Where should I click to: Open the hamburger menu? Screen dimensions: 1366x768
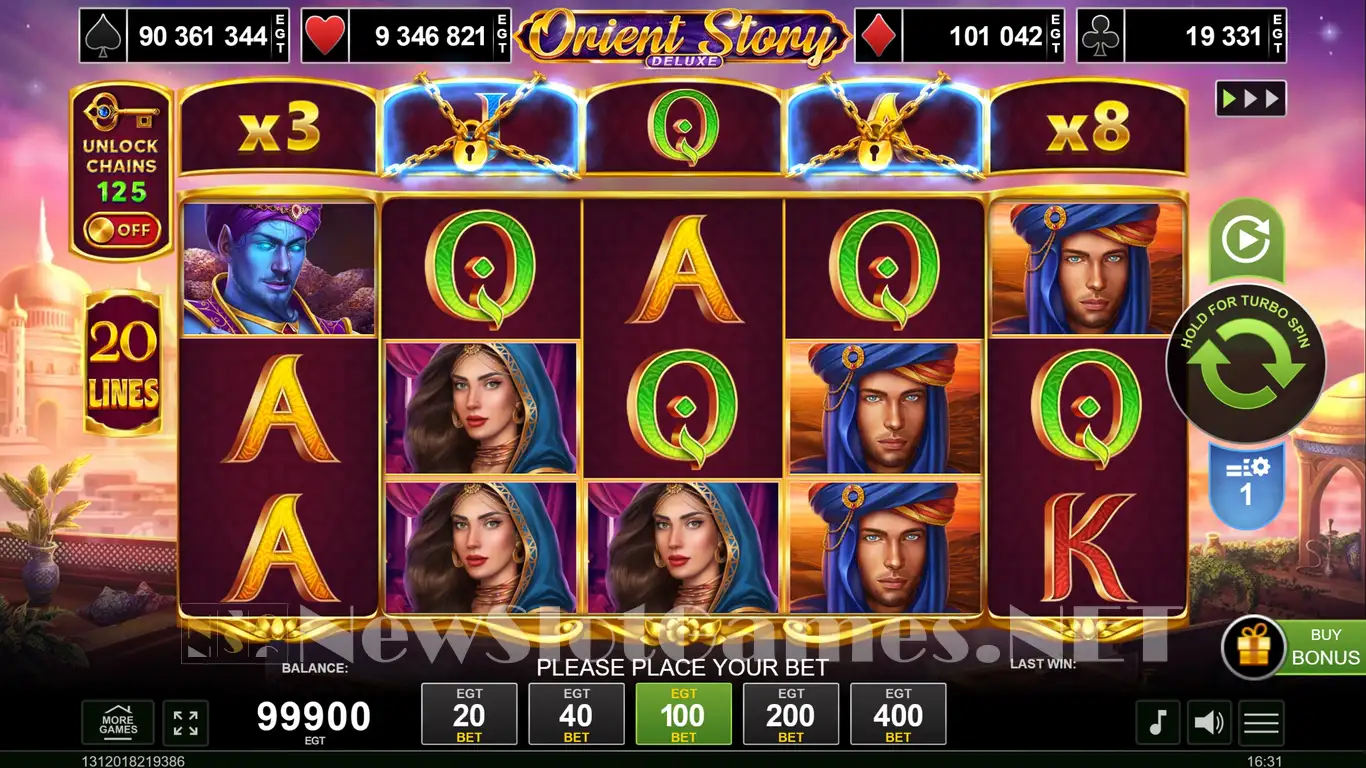click(x=1261, y=722)
